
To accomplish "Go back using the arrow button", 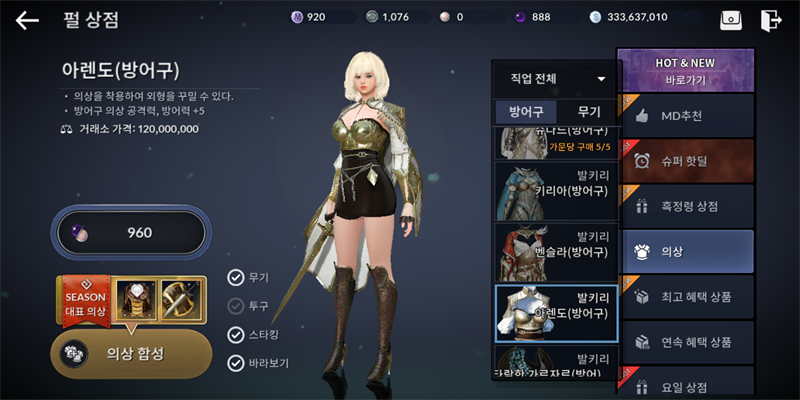I will coord(27,20).
